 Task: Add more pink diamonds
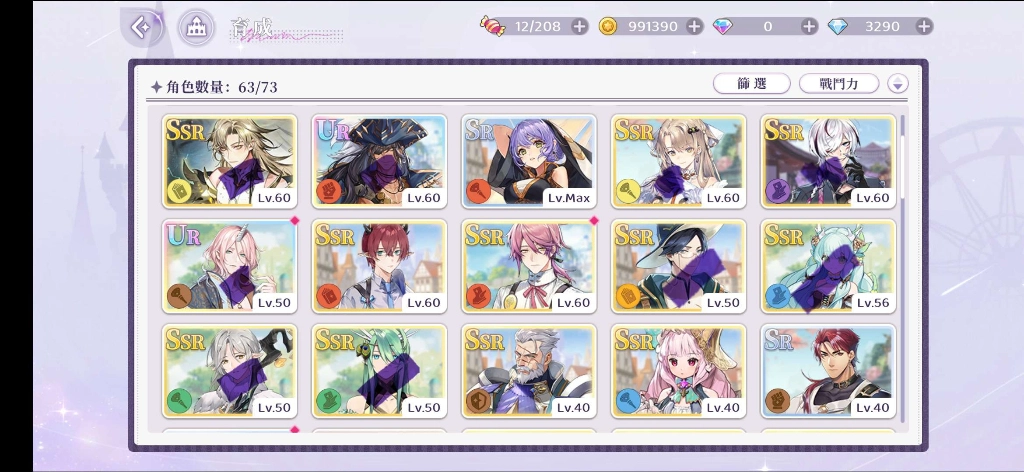[808, 27]
